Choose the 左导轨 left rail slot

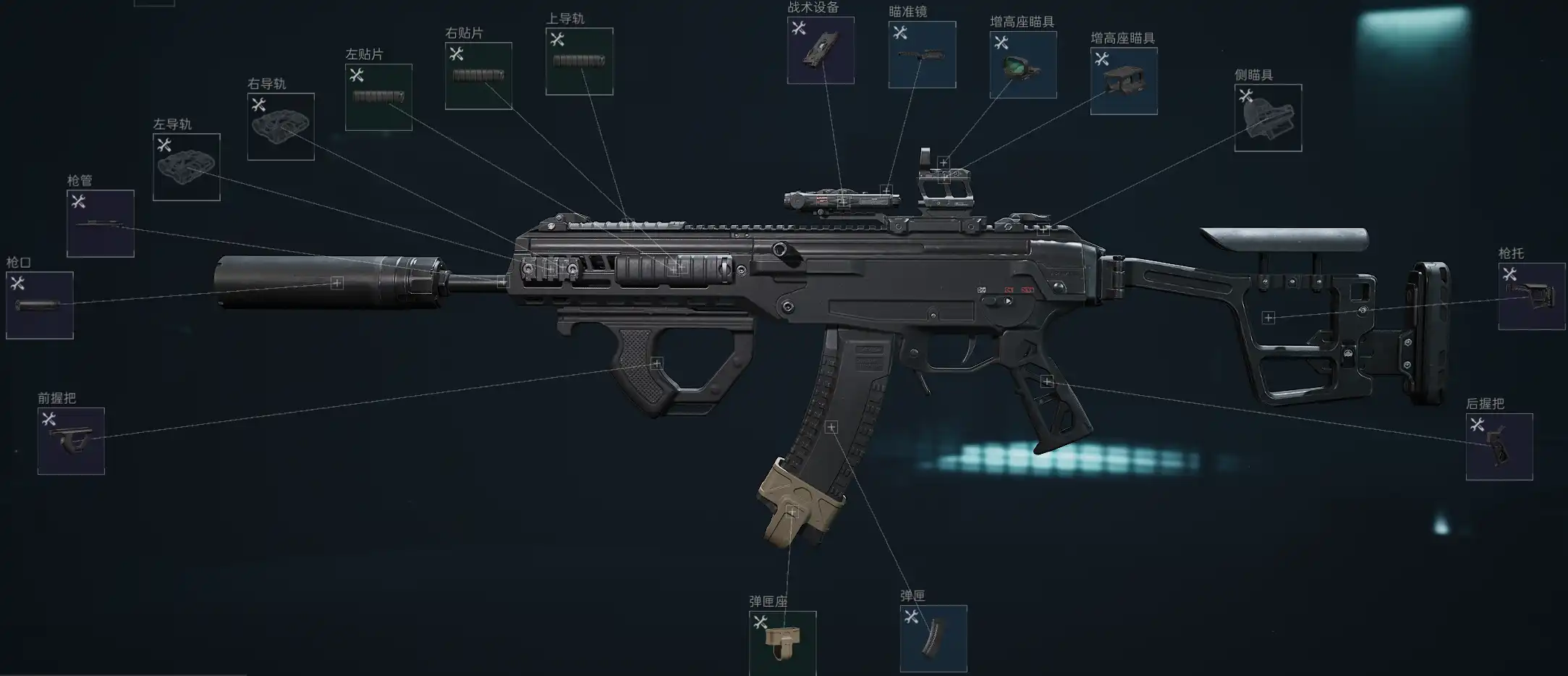point(187,167)
